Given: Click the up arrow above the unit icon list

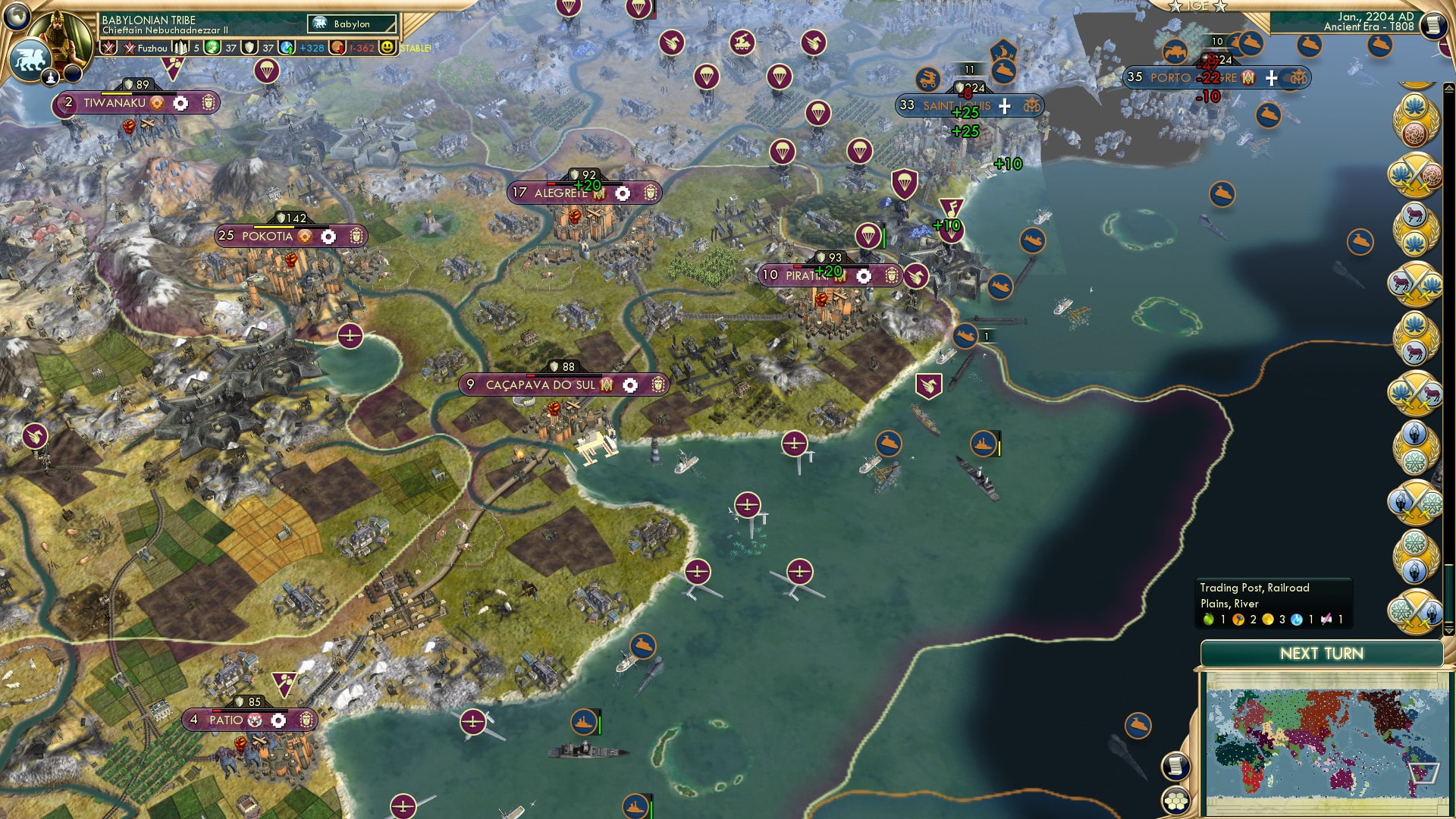Looking at the screenshot, I should [1448, 88].
